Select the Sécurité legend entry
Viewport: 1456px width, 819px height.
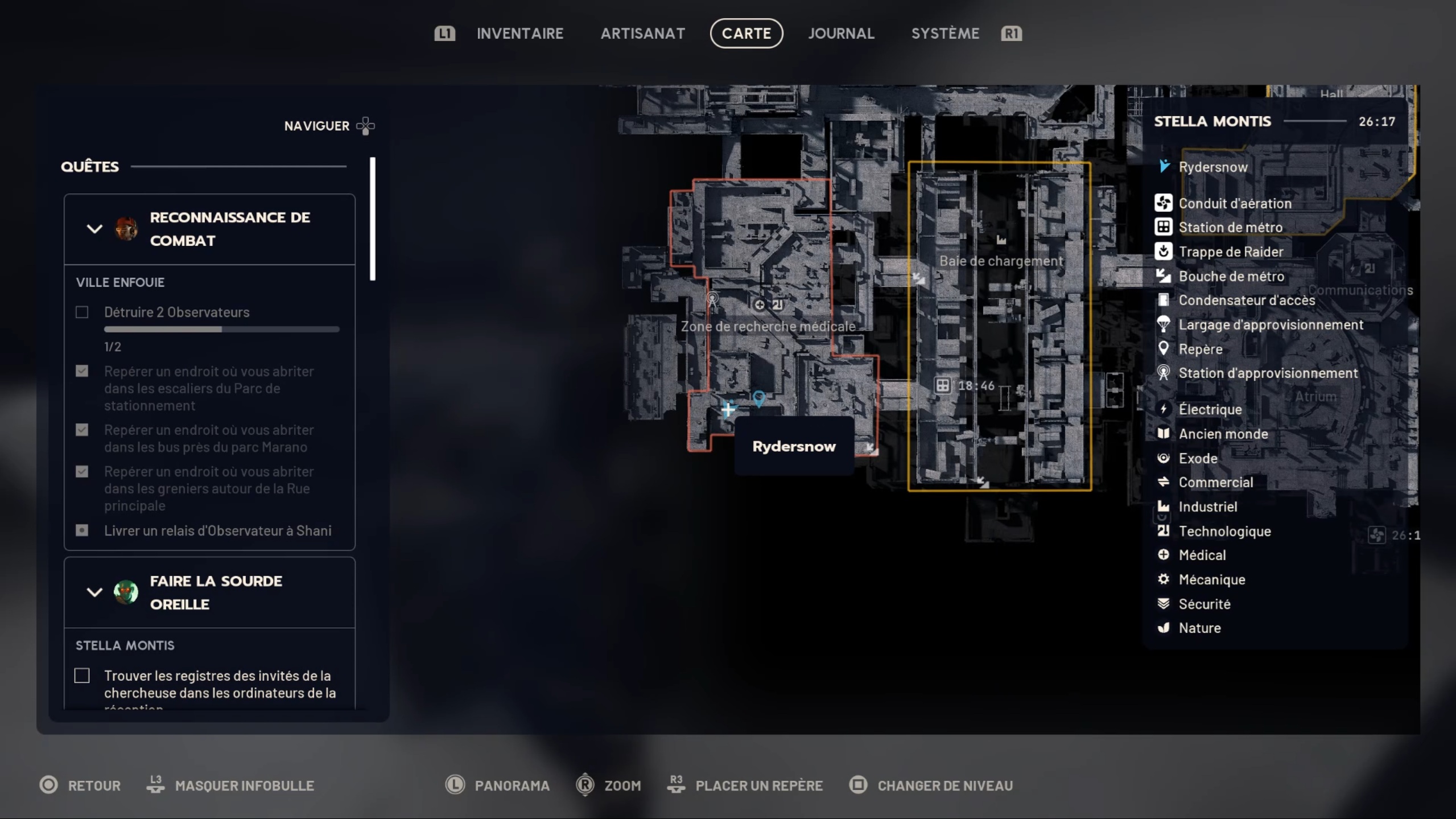pos(1204,604)
